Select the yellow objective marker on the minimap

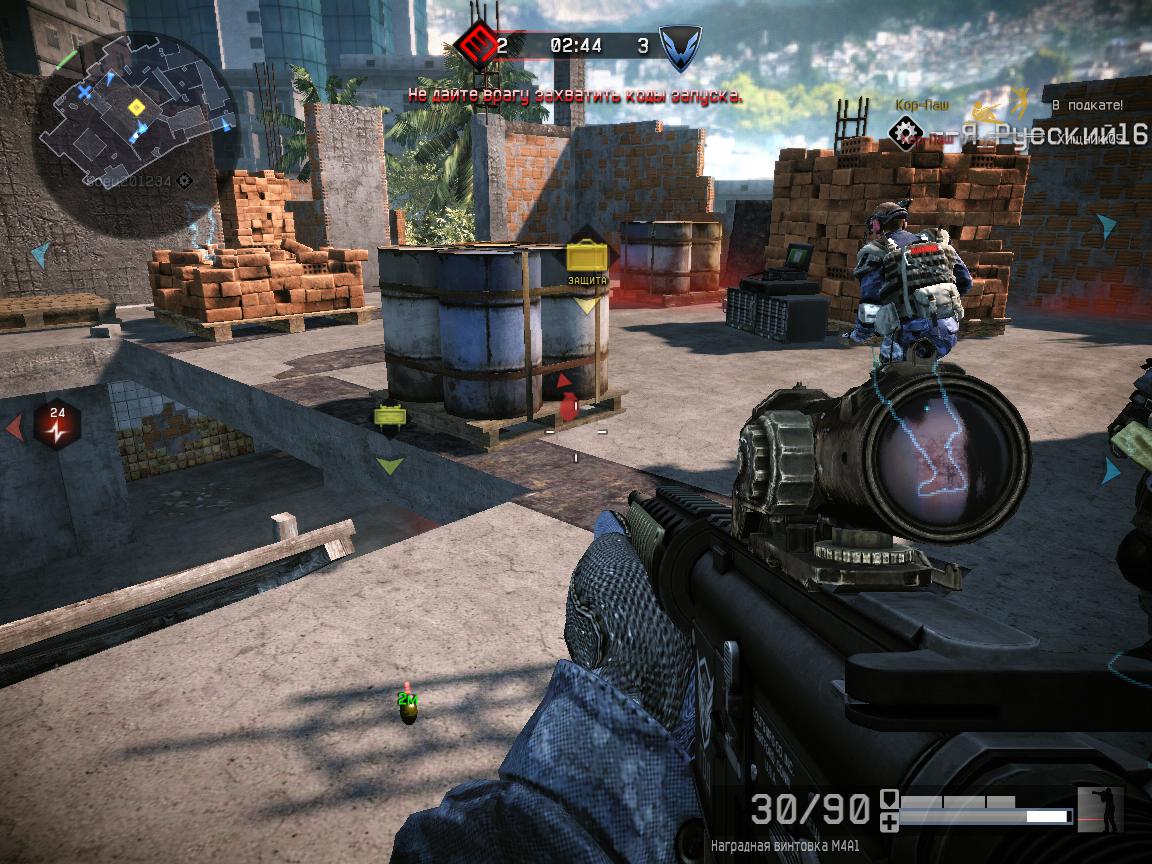tap(137, 106)
